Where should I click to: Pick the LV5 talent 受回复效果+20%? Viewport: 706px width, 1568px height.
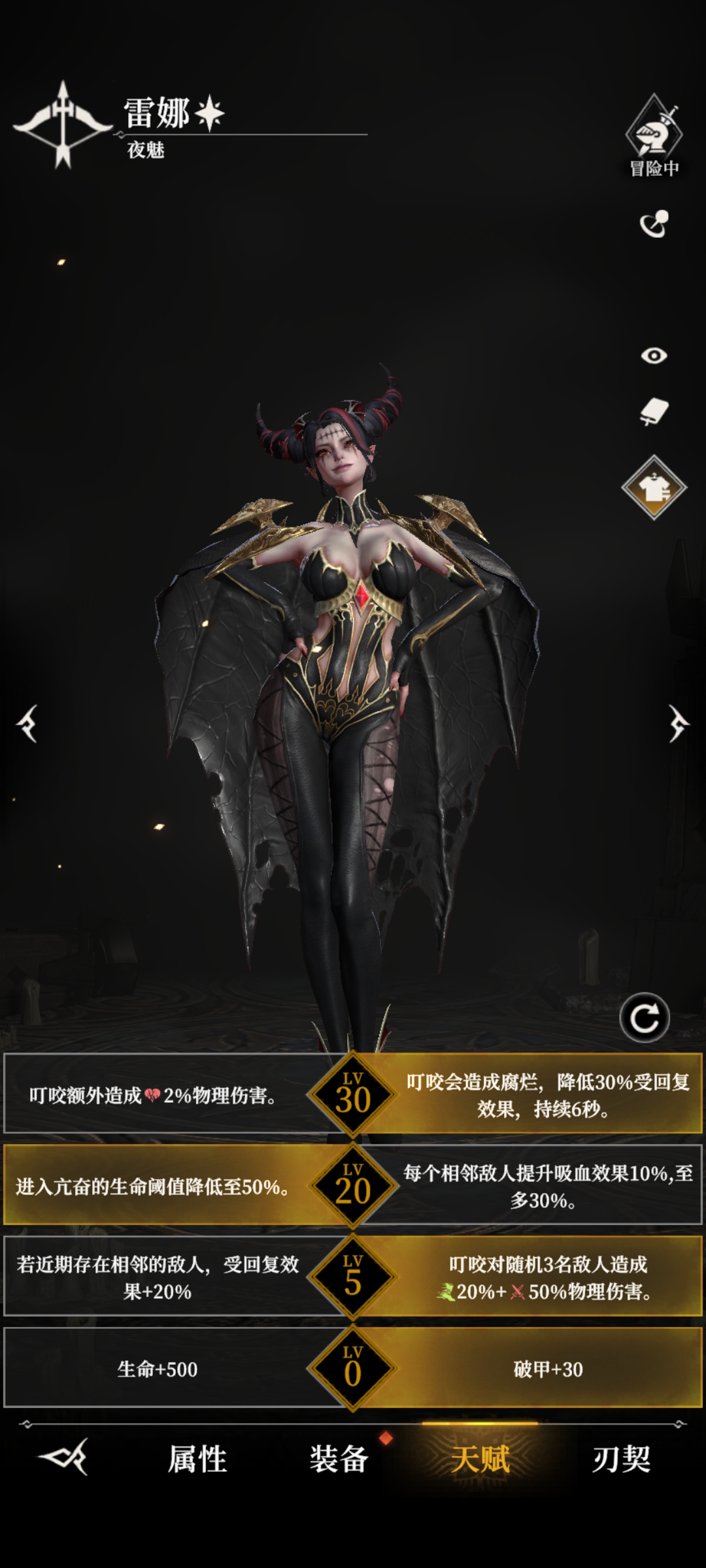[x=157, y=1278]
